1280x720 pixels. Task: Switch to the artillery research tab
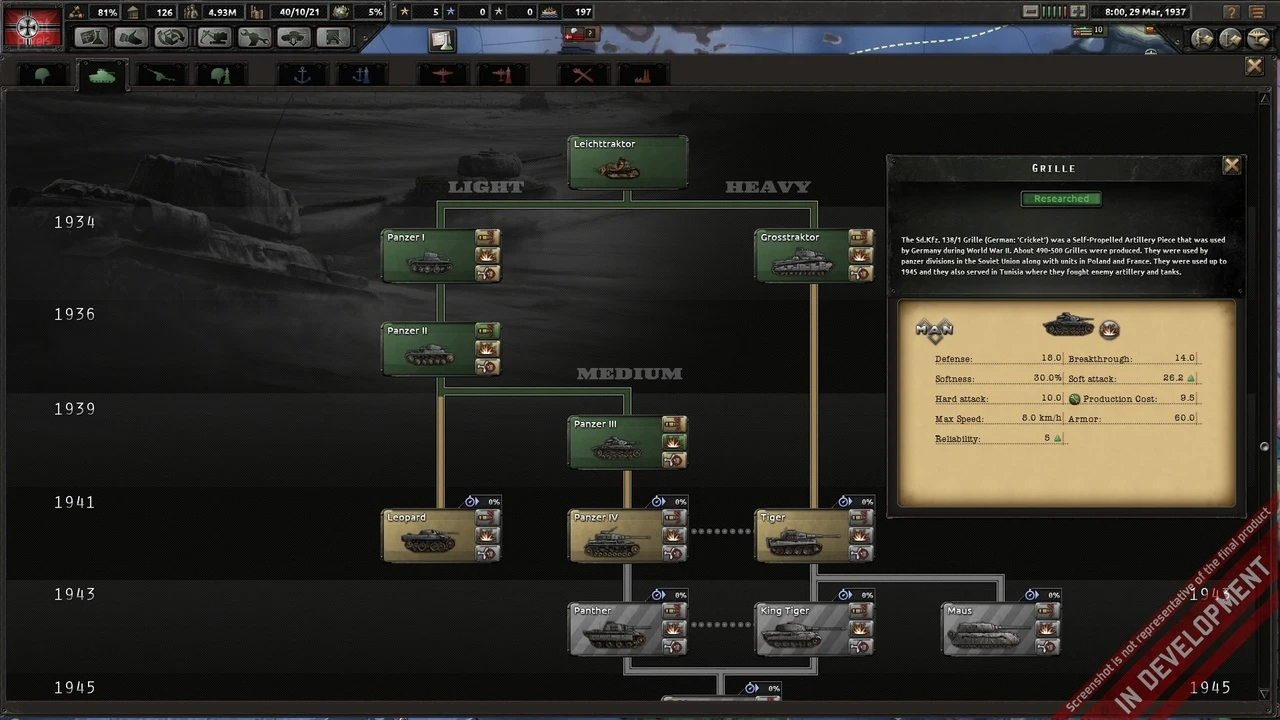click(x=160, y=75)
